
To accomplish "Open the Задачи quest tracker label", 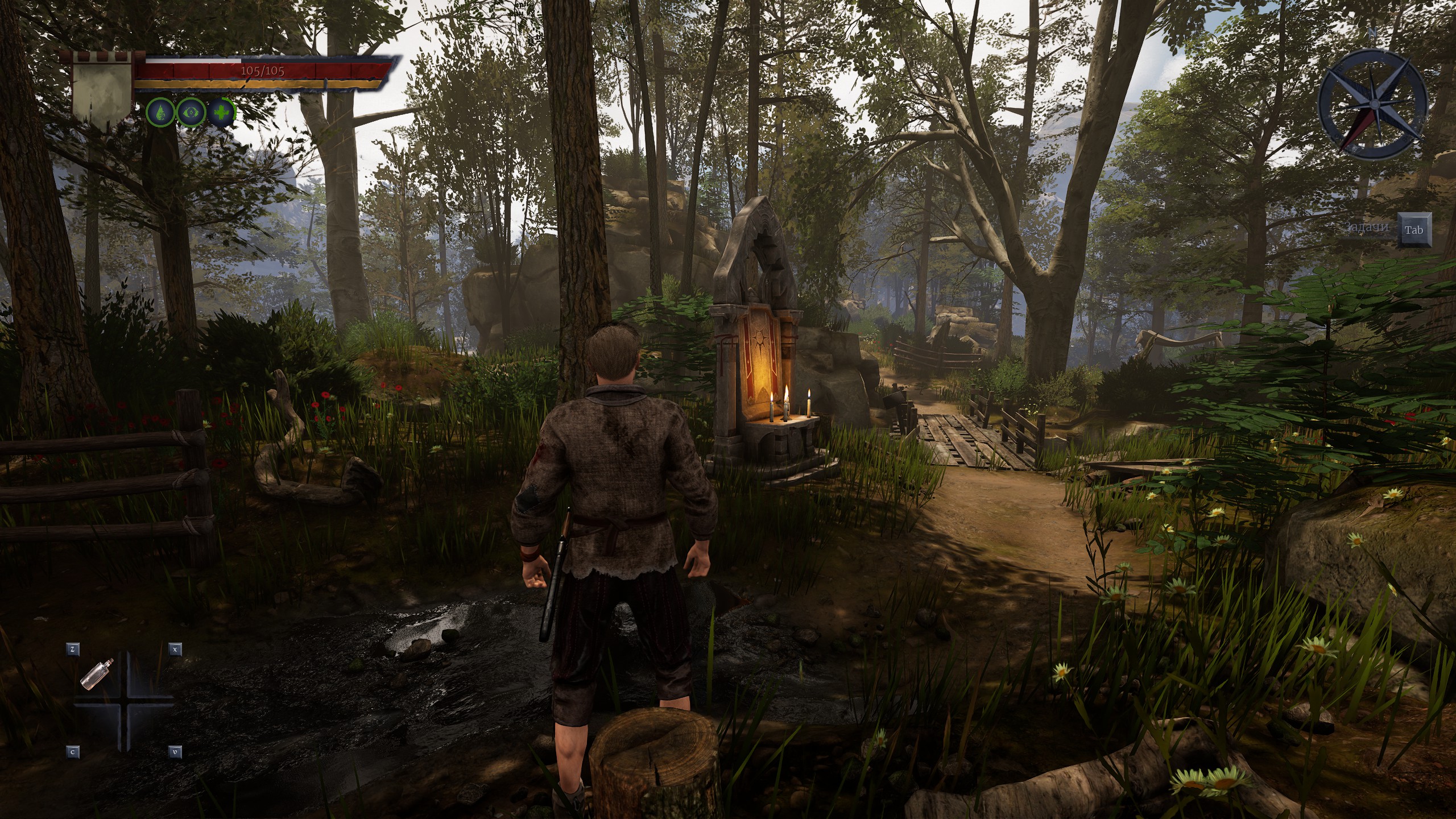I will pyautogui.click(x=1367, y=227).
